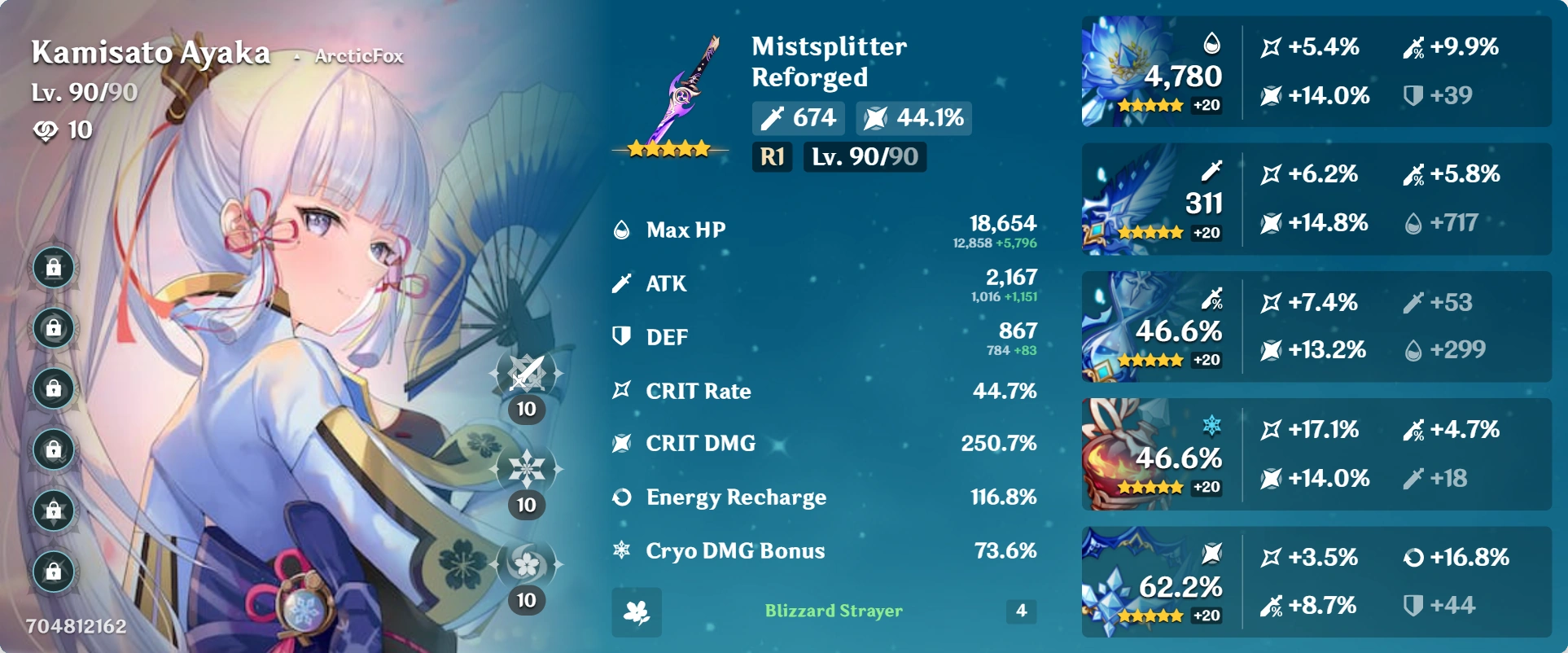1568x653 pixels.
Task: Click the Lv. 90/90 weapon level label
Action: pos(865,158)
